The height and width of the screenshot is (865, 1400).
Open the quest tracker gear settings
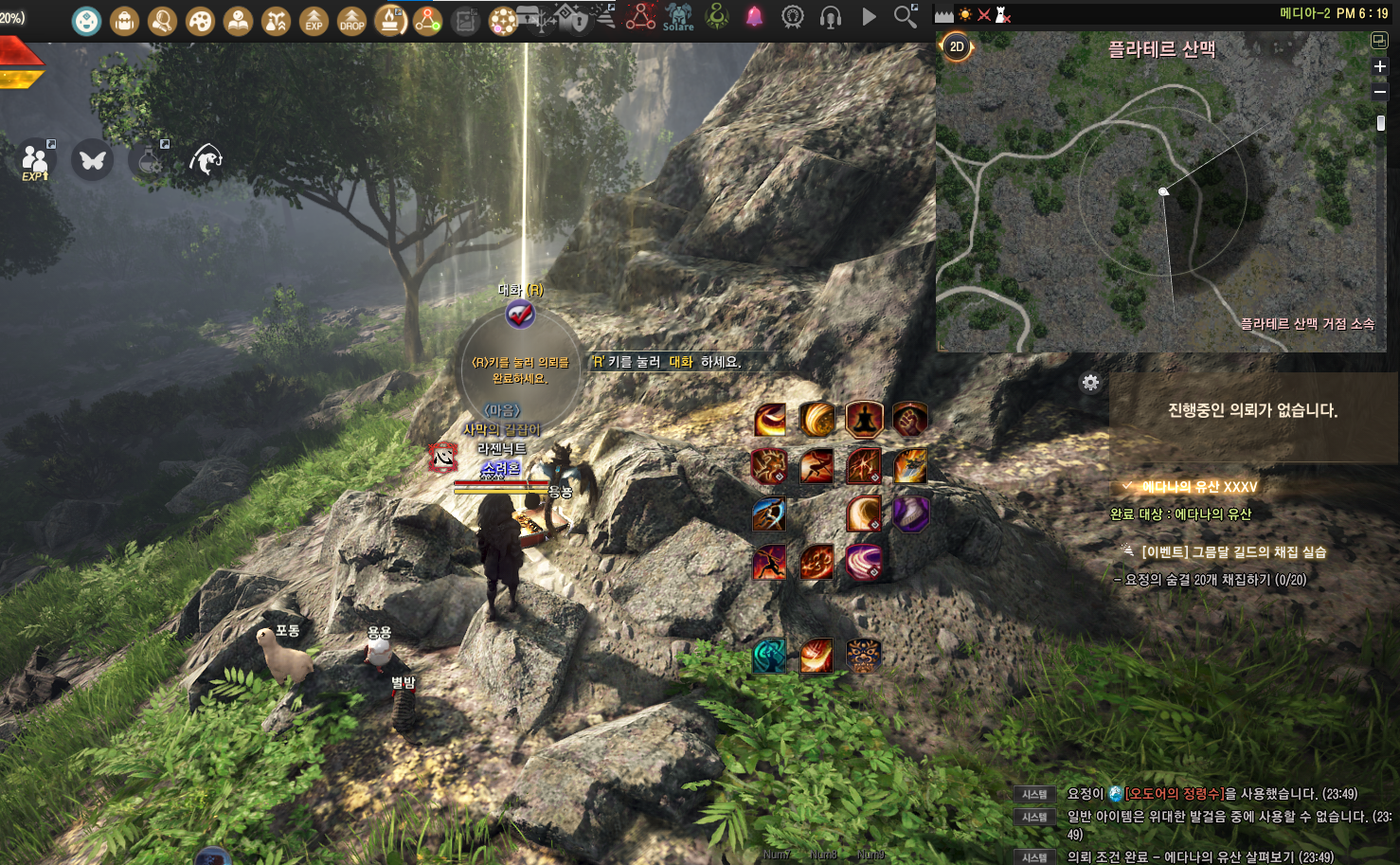coord(1090,383)
